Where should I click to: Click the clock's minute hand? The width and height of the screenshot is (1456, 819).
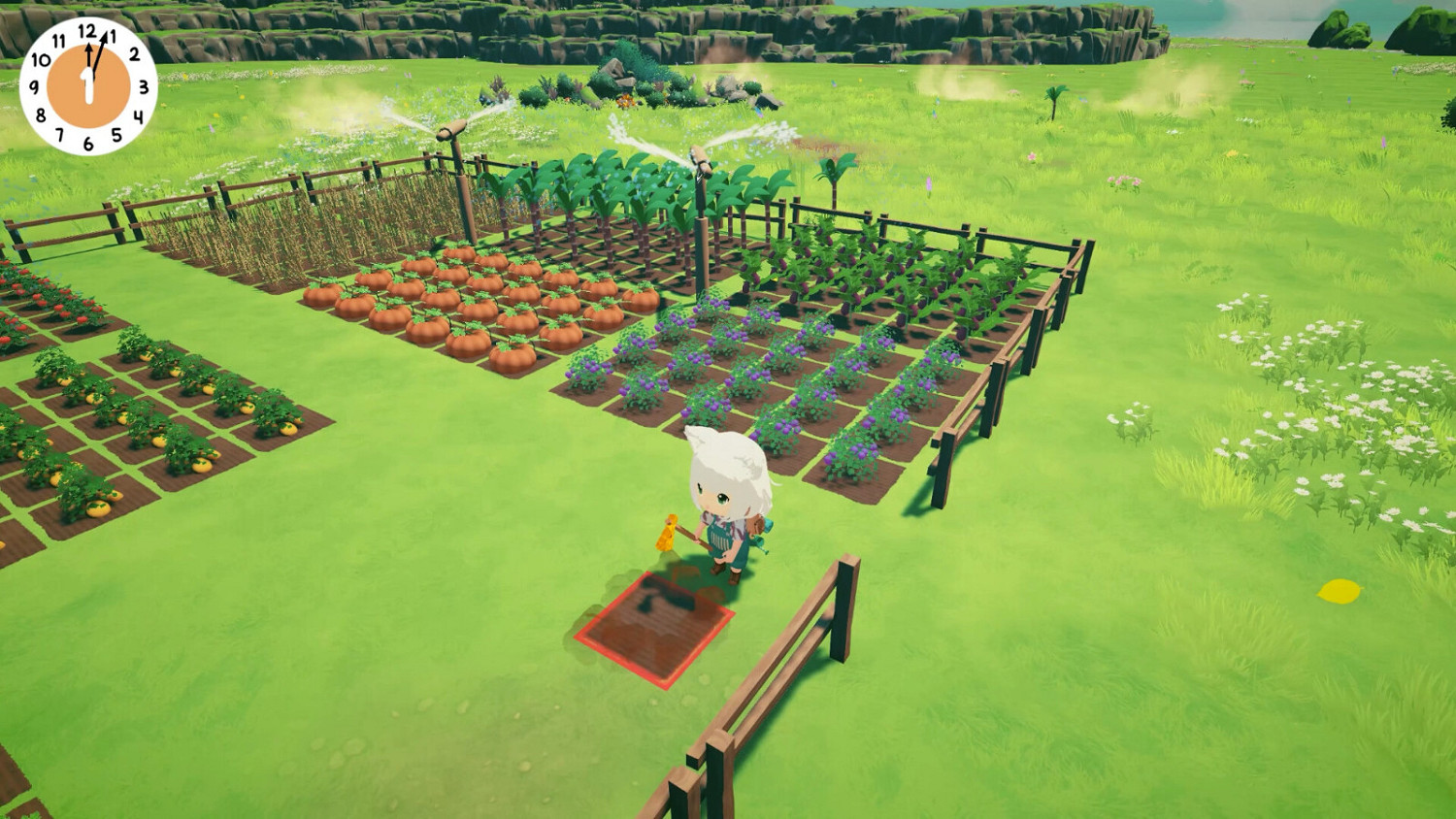(99, 56)
